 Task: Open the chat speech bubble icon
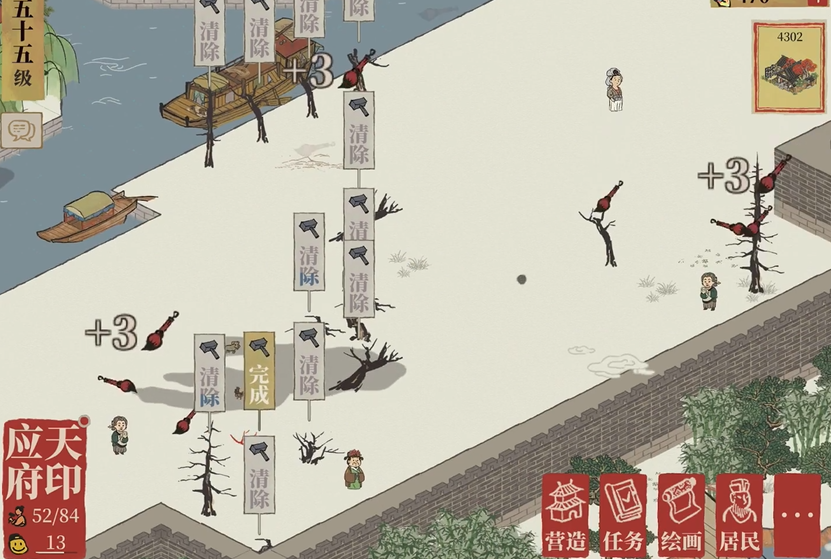[19, 129]
